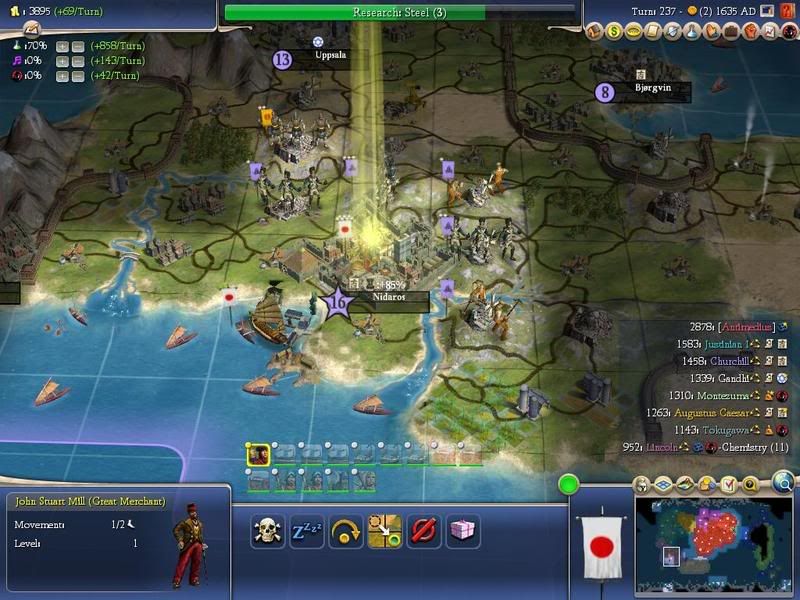Click the Research: Steel progress bar
The height and width of the screenshot is (600, 800).
point(400,12)
